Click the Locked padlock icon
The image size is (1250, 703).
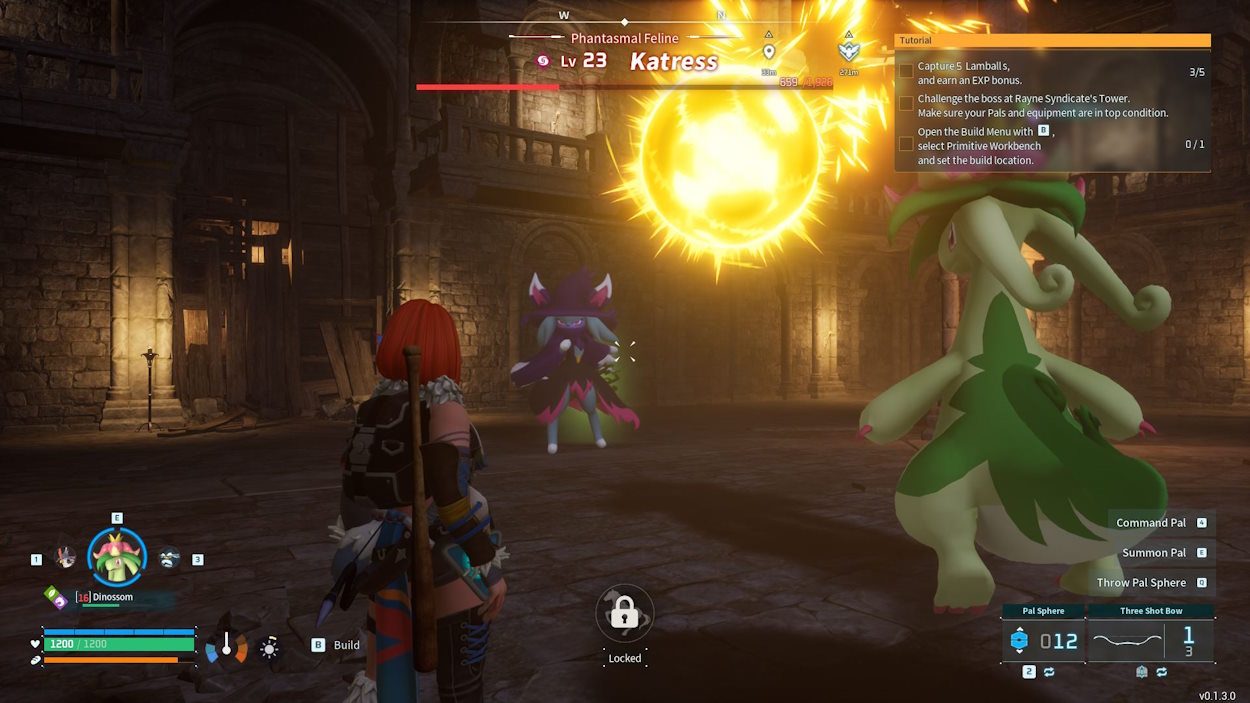[625, 613]
